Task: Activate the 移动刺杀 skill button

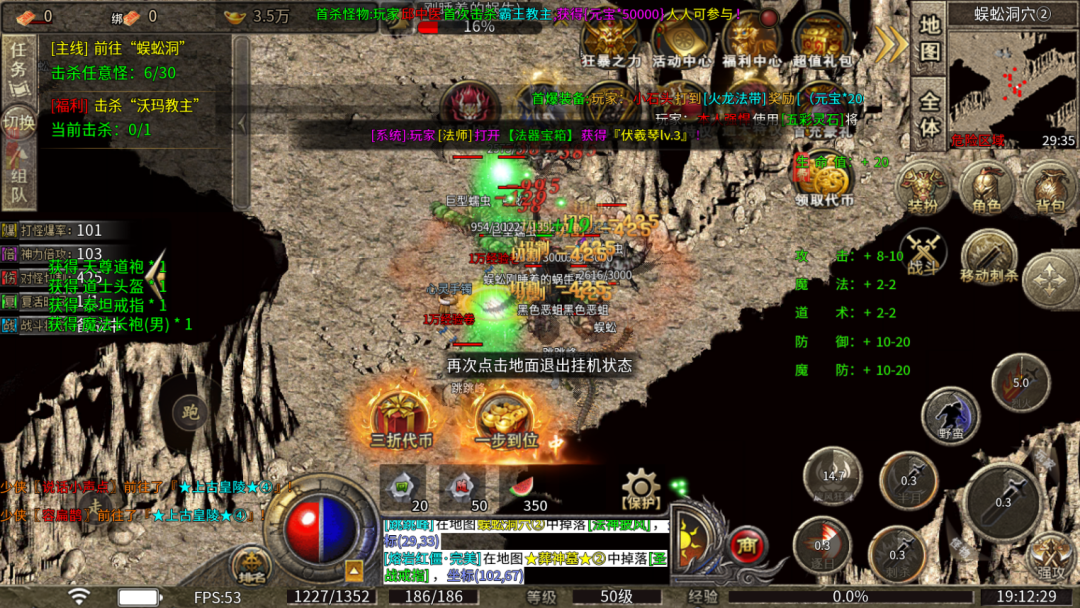Action: (988, 257)
